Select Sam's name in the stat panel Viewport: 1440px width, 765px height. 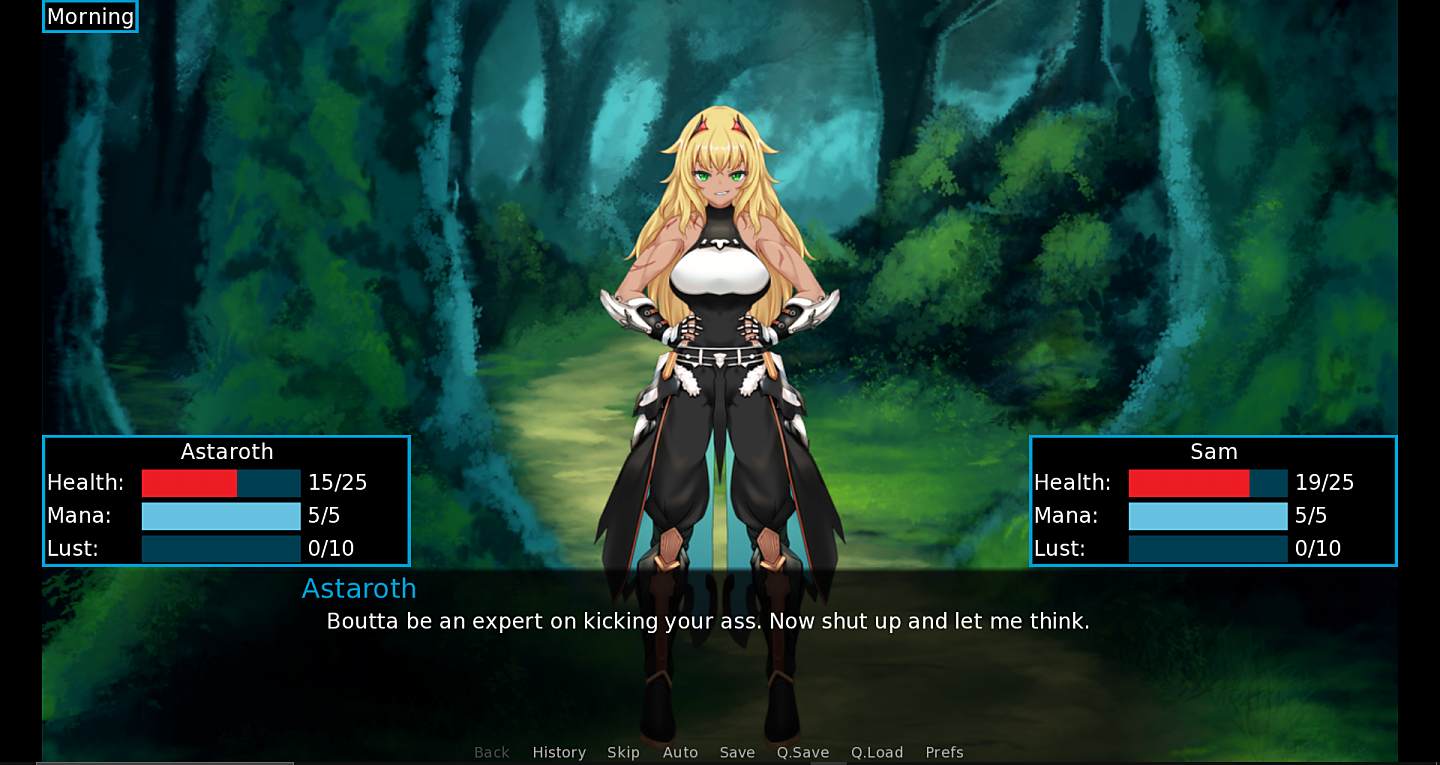coord(1213,452)
